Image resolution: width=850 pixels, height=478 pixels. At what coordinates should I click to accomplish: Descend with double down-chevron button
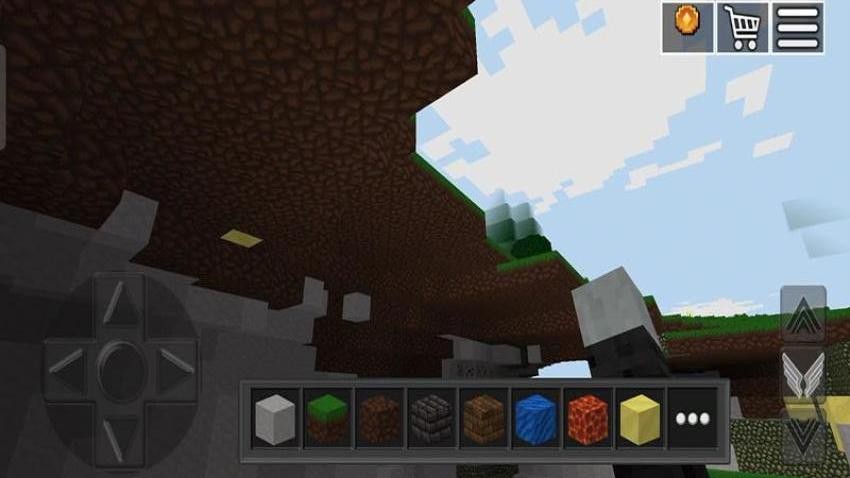pos(803,438)
